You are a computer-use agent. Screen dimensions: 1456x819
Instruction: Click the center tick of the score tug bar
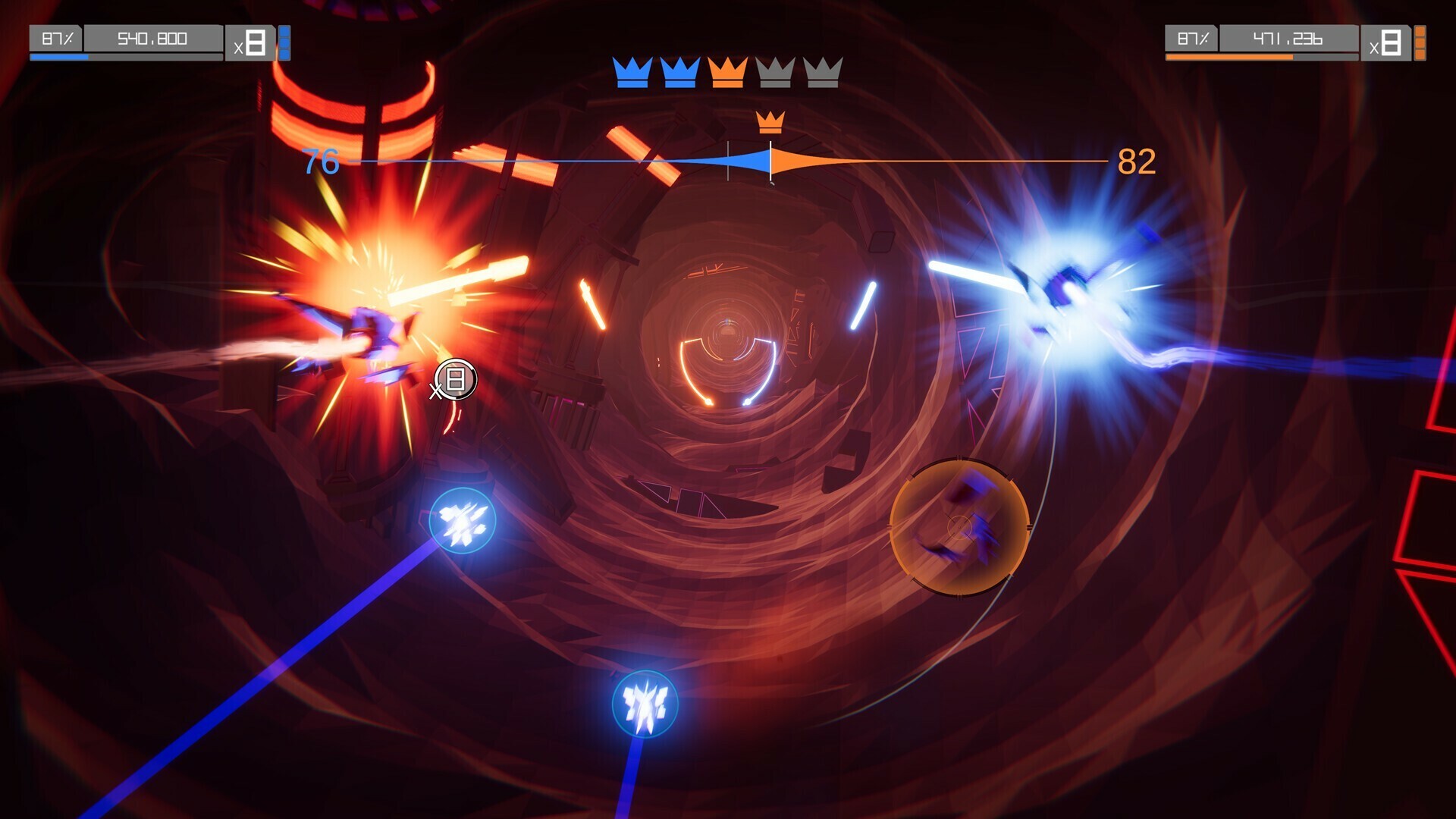[729, 159]
